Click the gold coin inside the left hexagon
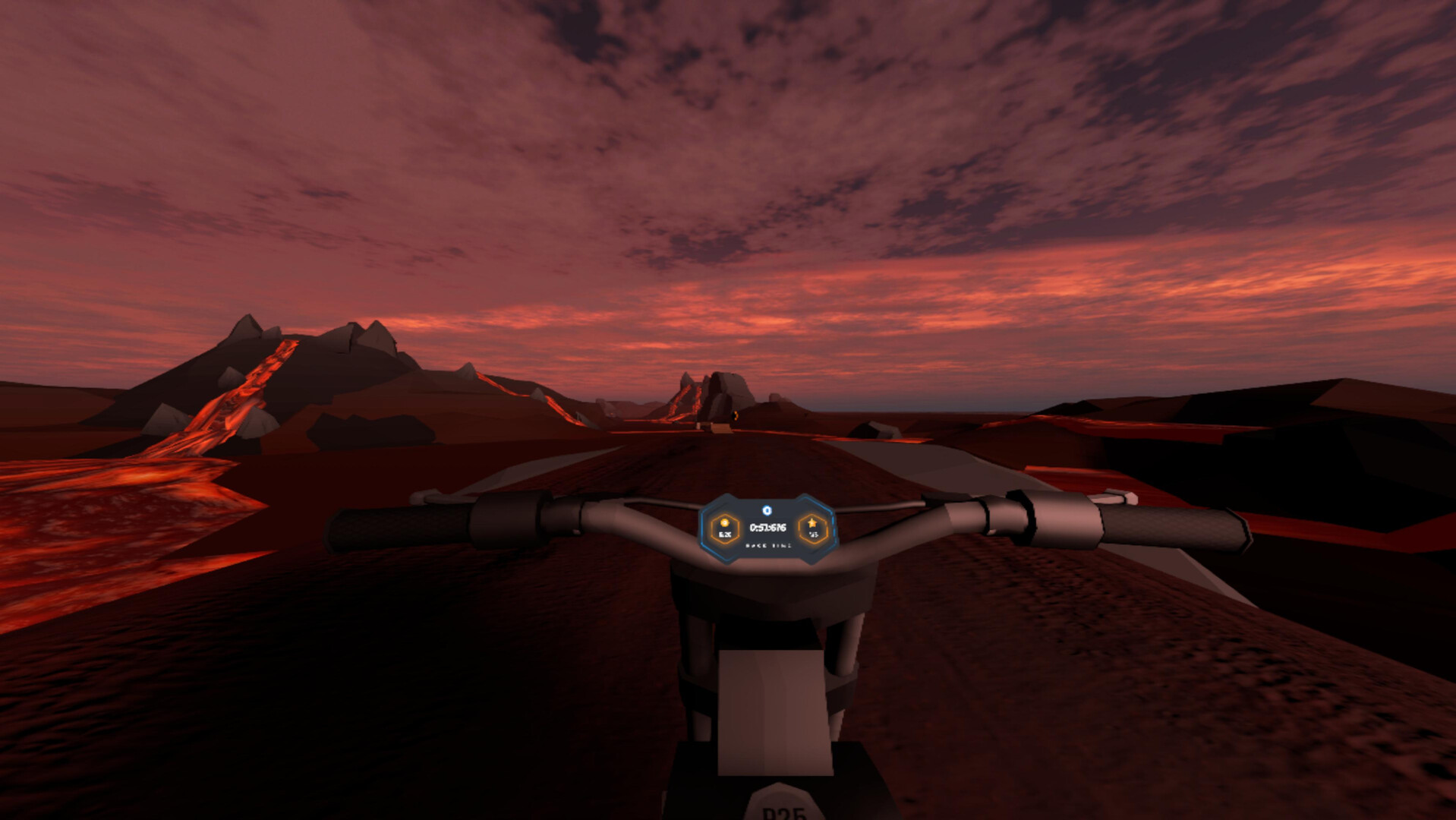Image resolution: width=1456 pixels, height=820 pixels. (724, 525)
